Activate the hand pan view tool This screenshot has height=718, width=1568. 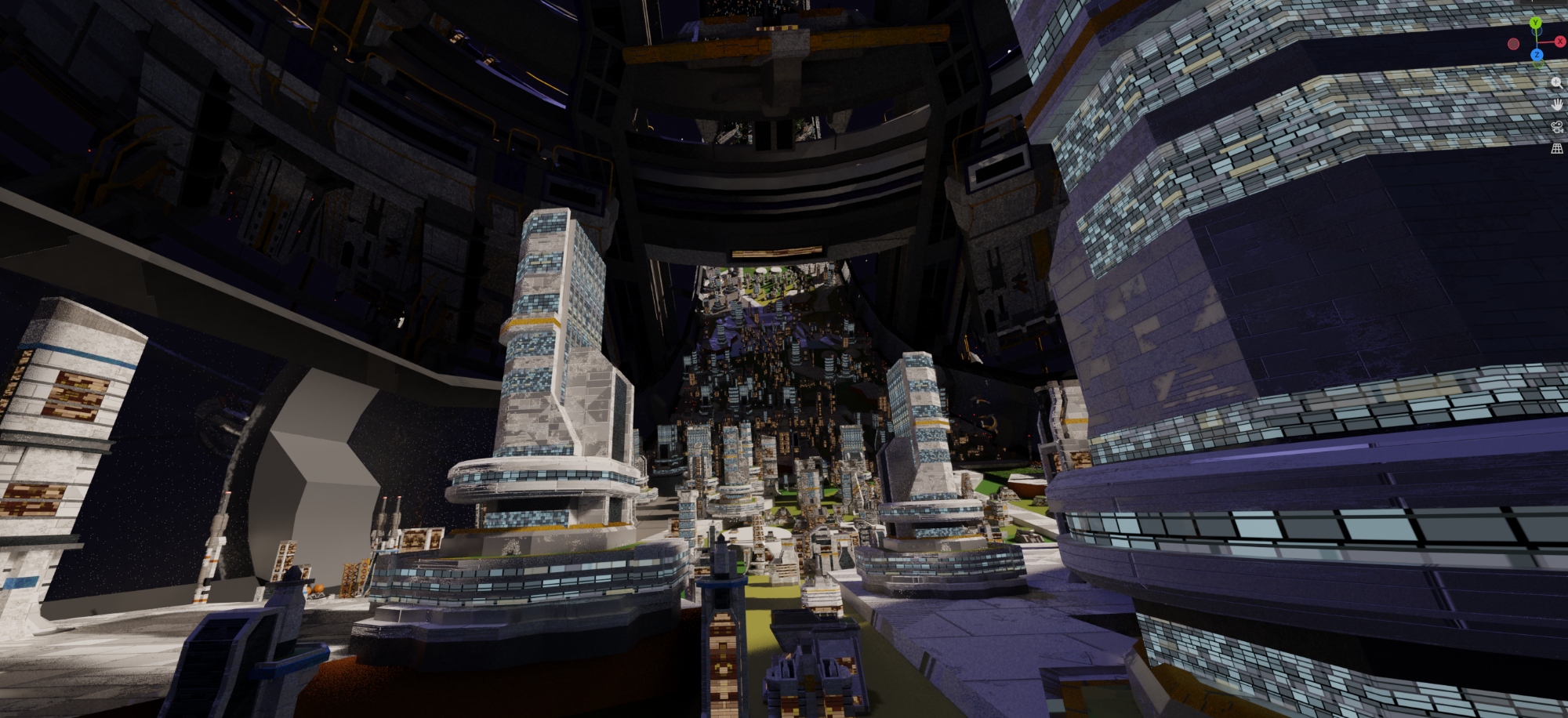[1557, 104]
